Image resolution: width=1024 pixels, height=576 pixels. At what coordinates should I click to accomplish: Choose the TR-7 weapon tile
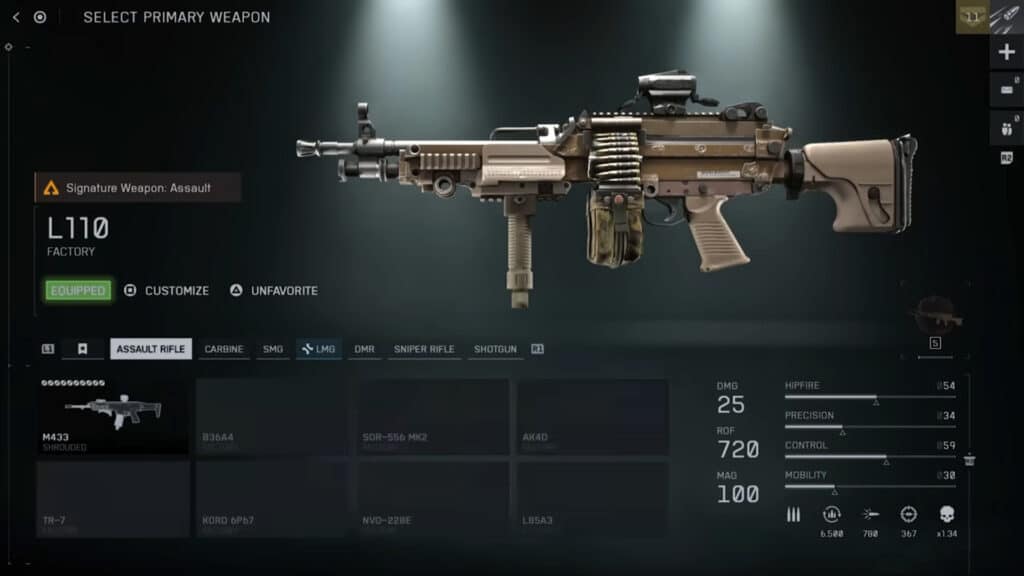[x=113, y=498]
